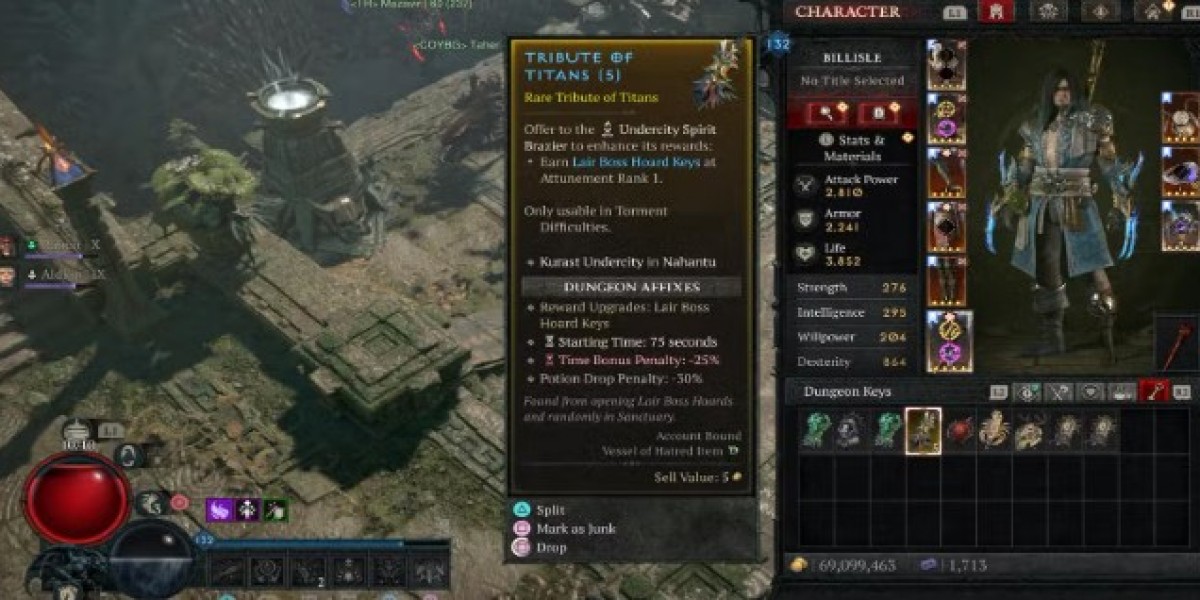Image resolution: width=1200 pixels, height=600 pixels.
Task: Select the golden beast head dungeon key
Action: click(1030, 431)
